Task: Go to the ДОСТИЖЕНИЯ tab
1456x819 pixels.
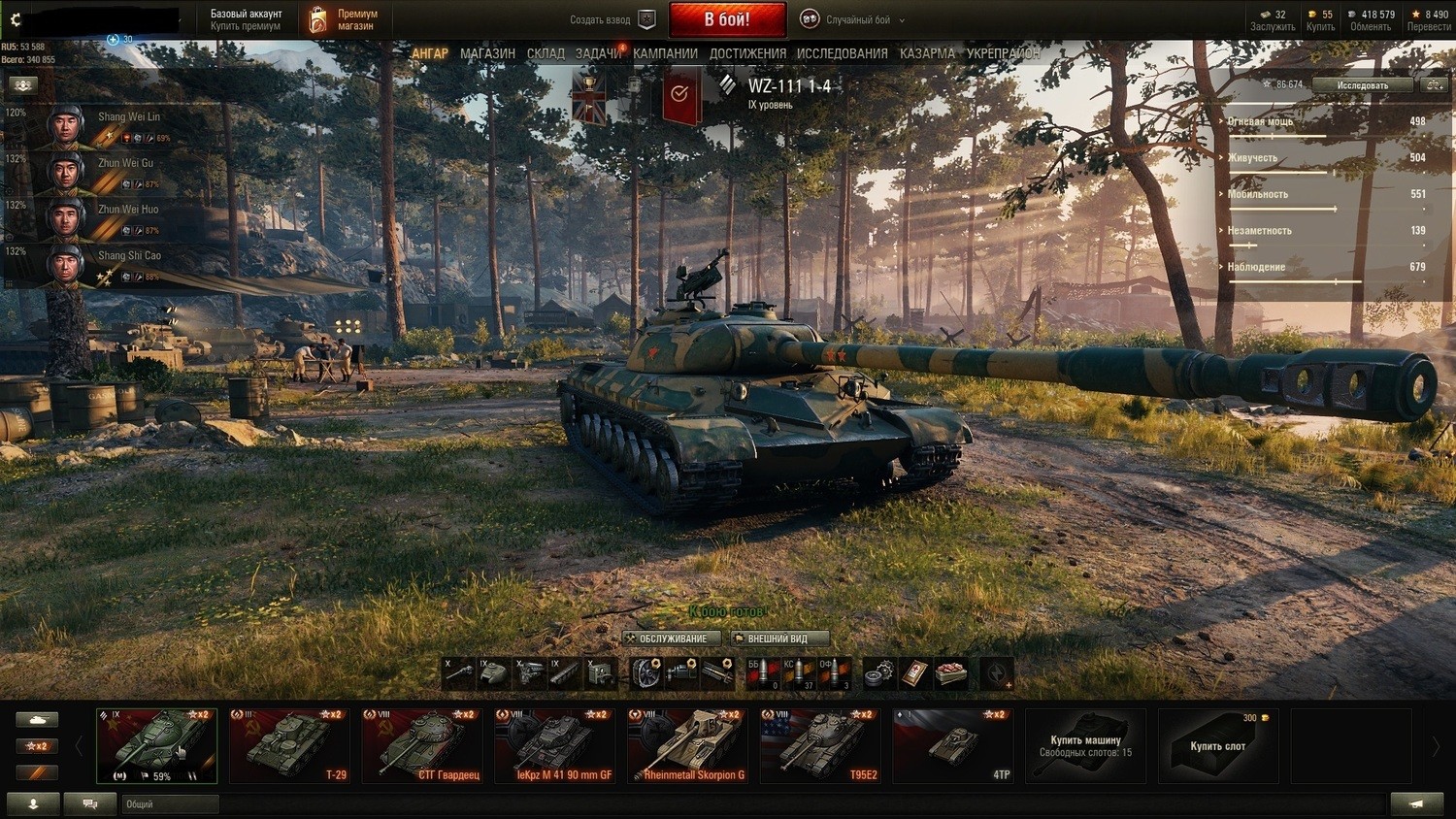Action: click(747, 53)
